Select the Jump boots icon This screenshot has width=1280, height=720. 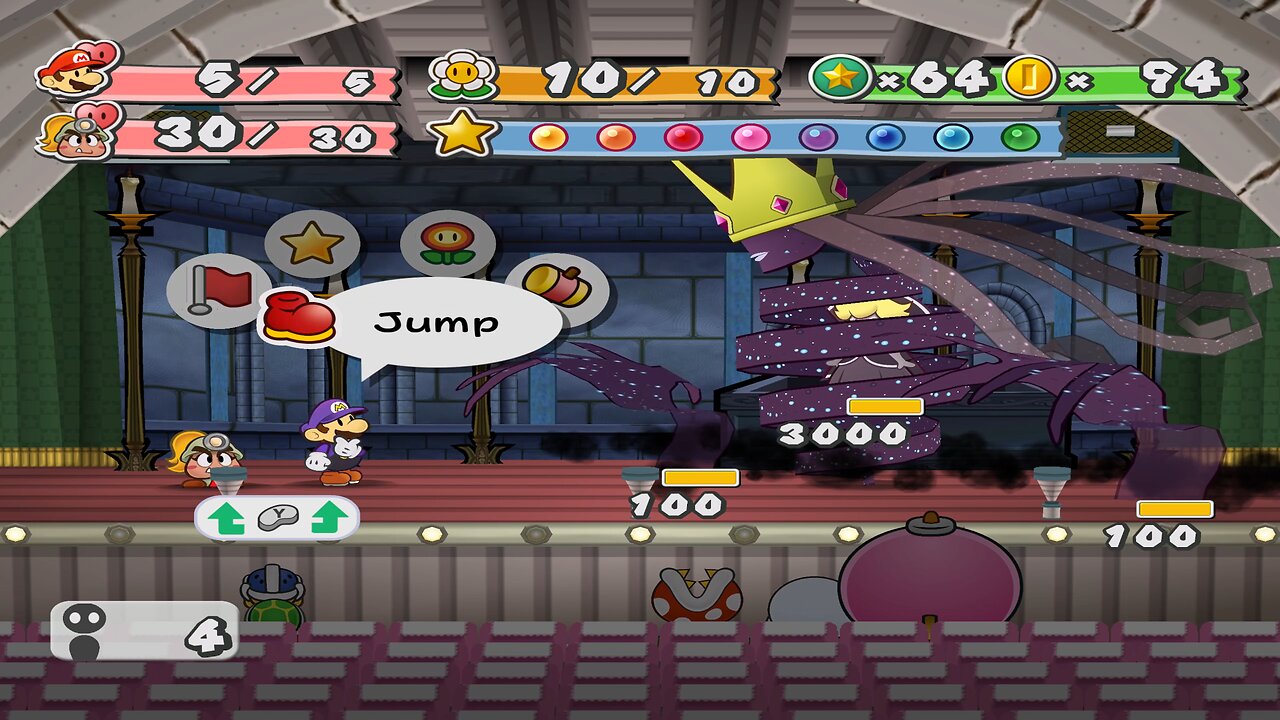click(x=299, y=316)
